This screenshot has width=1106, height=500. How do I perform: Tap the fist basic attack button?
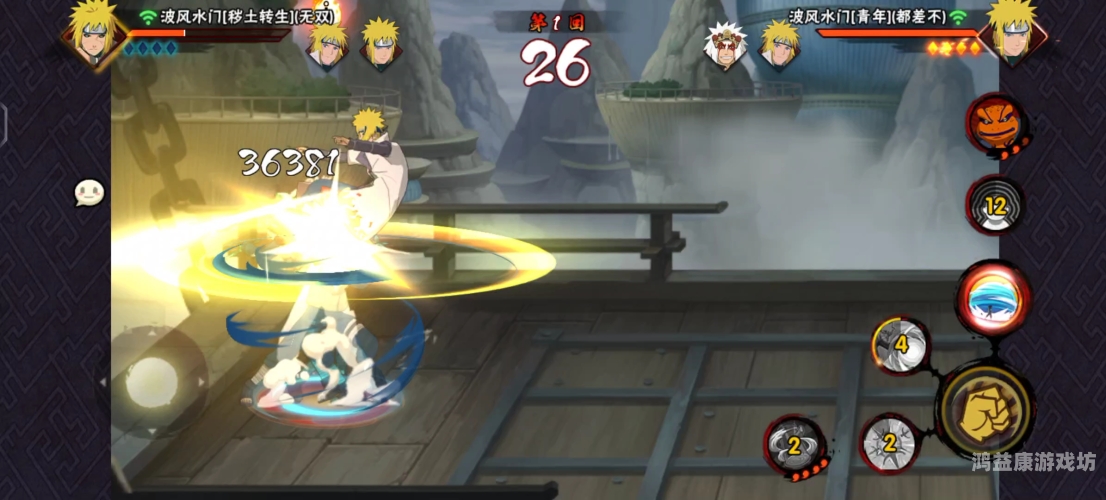tap(987, 412)
